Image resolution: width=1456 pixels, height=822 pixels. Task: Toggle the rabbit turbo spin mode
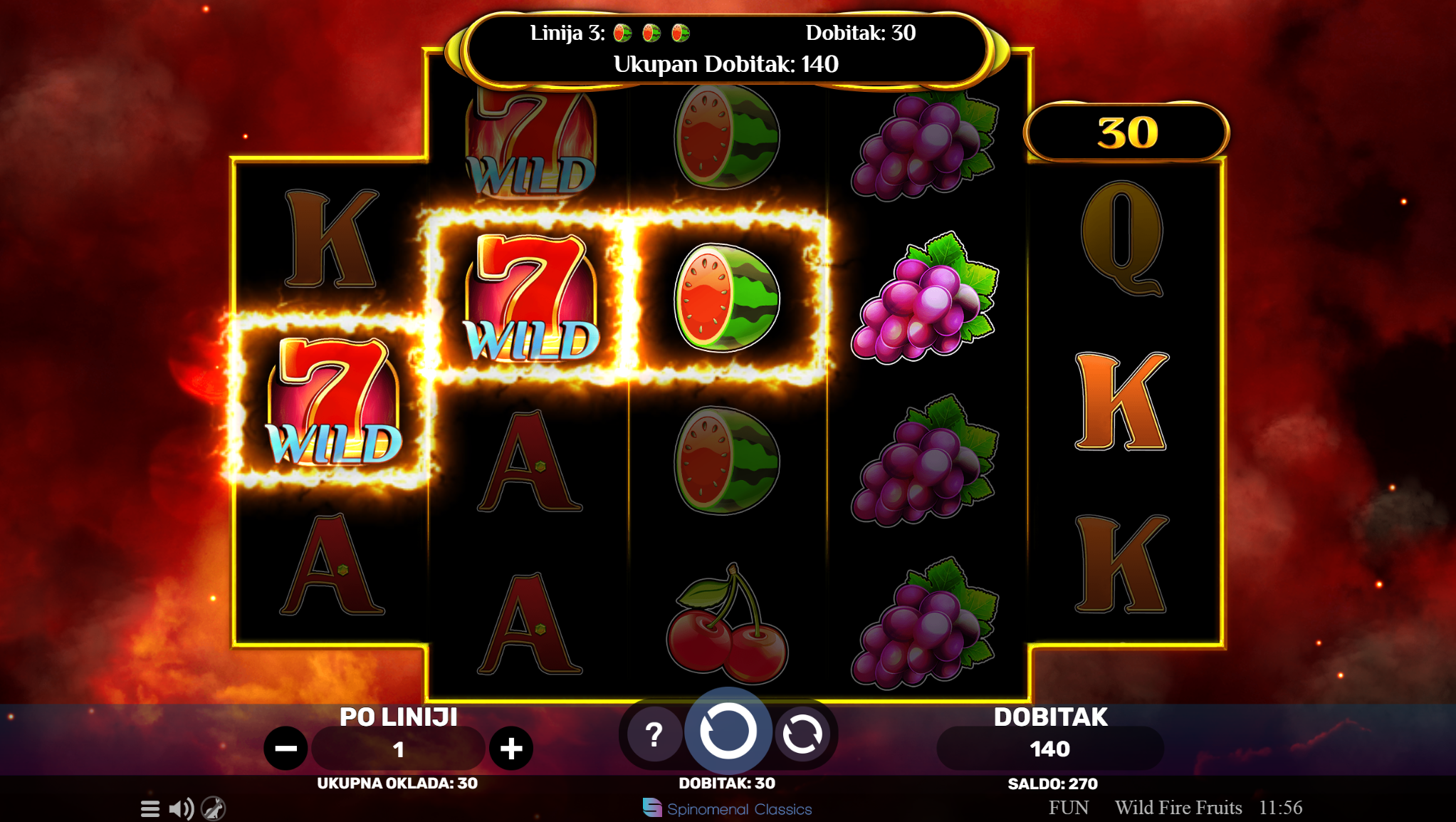(214, 808)
